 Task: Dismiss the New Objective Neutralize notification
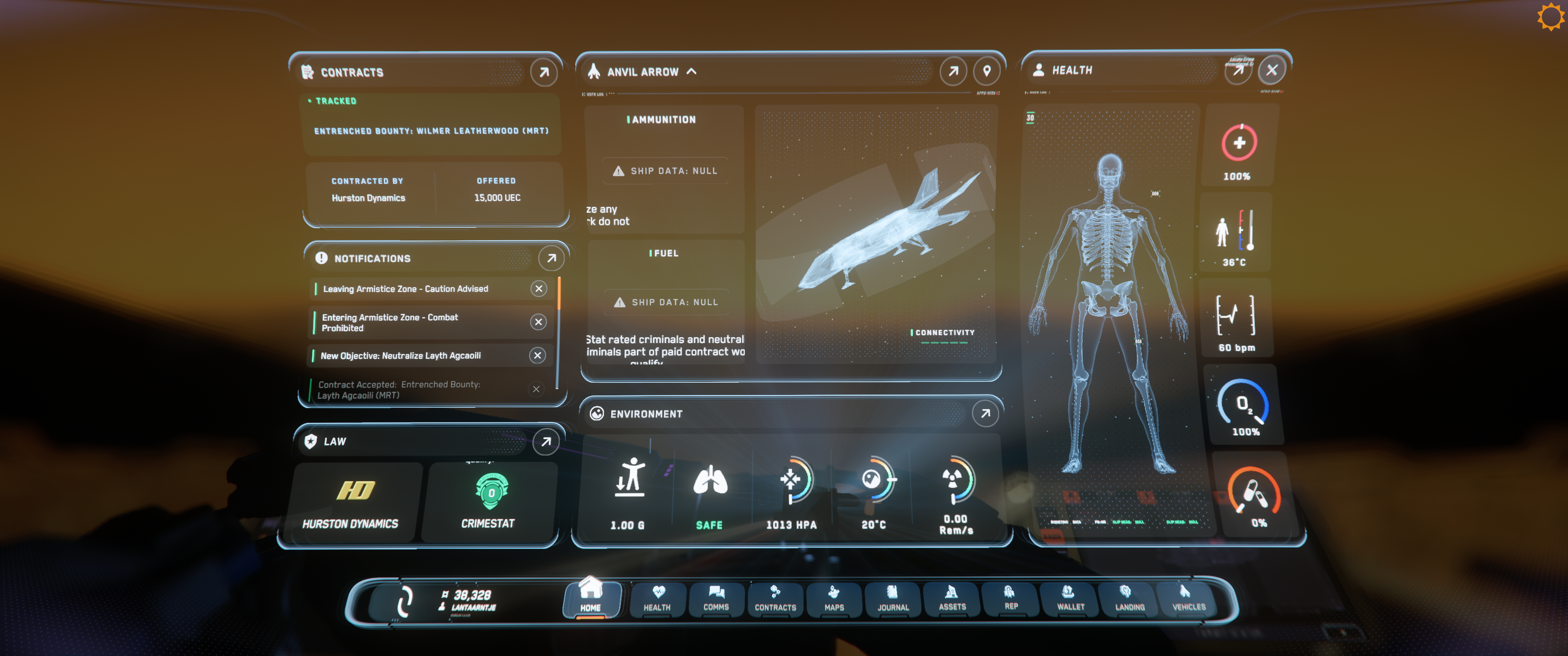537,355
